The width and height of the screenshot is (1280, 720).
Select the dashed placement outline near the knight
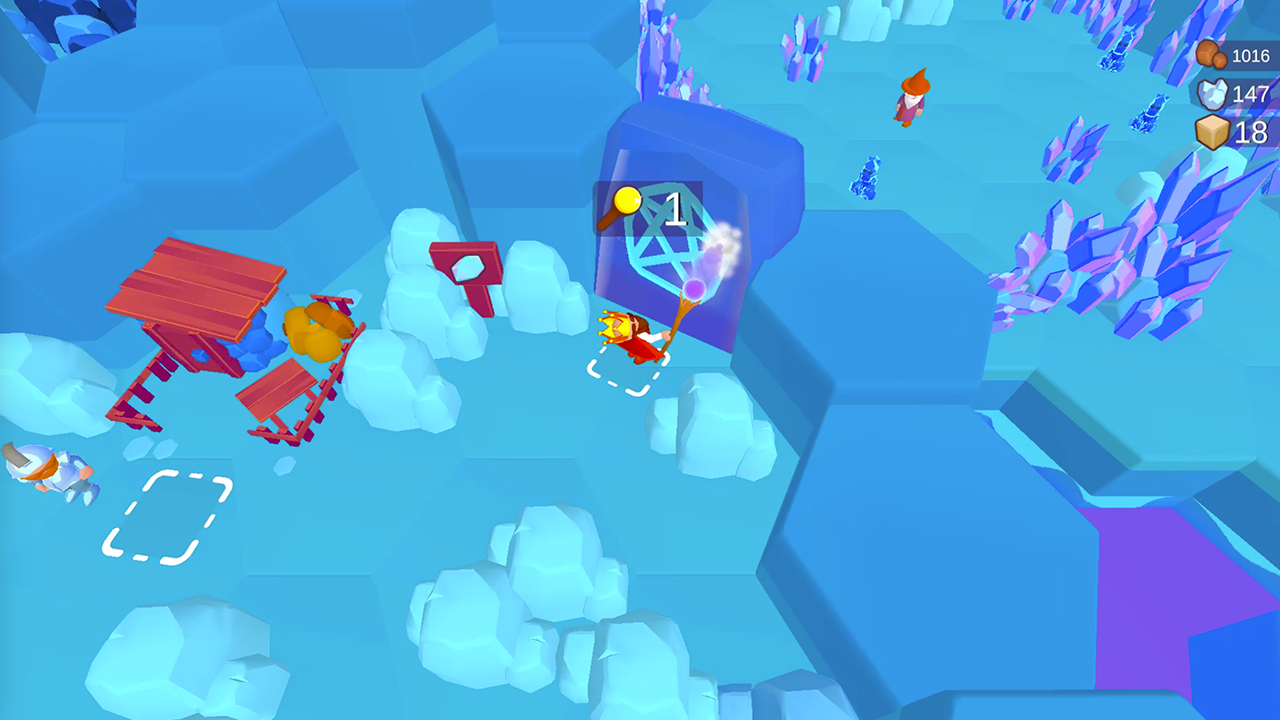(165, 516)
